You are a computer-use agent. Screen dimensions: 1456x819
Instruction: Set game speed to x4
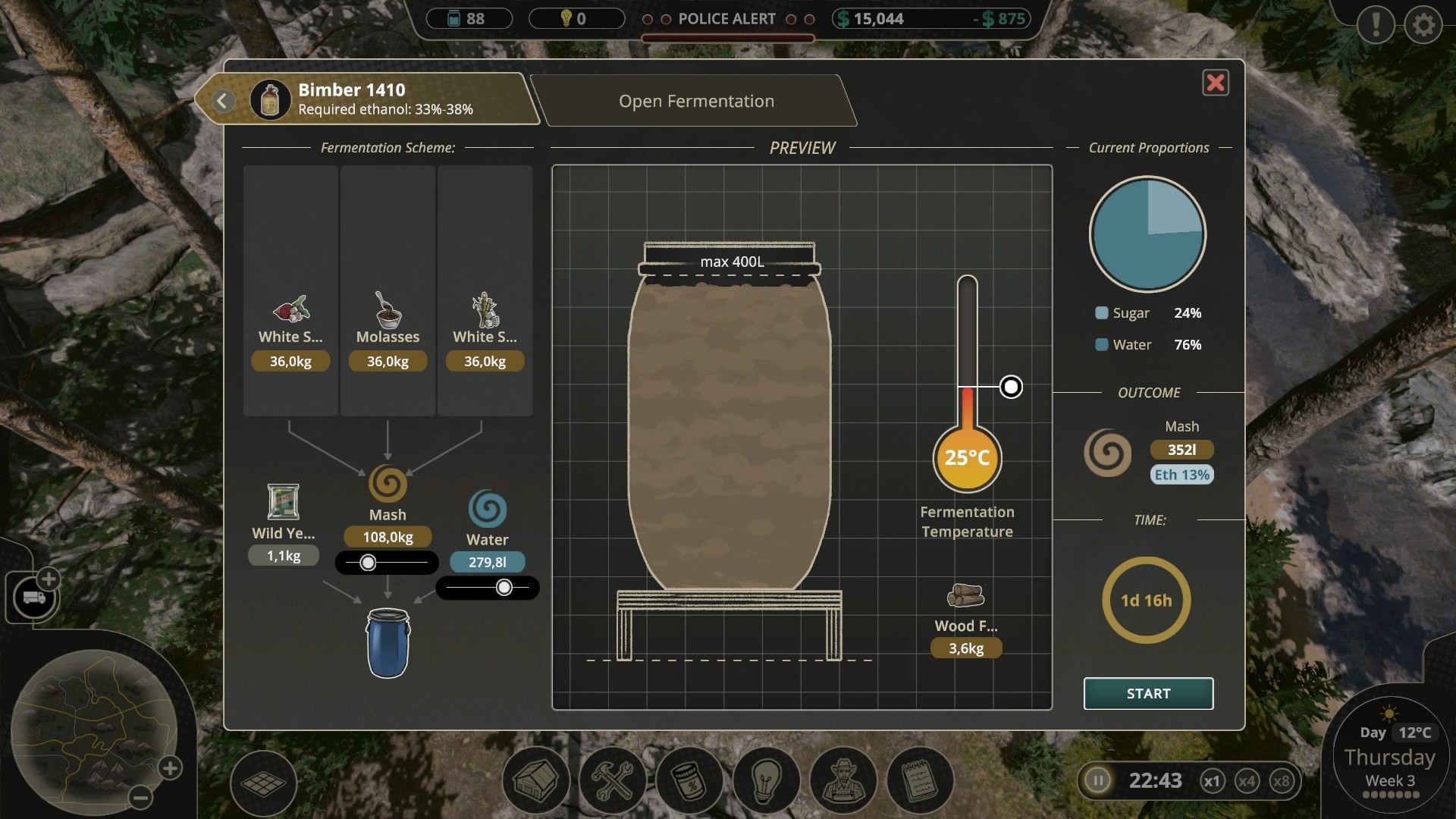(x=1247, y=781)
